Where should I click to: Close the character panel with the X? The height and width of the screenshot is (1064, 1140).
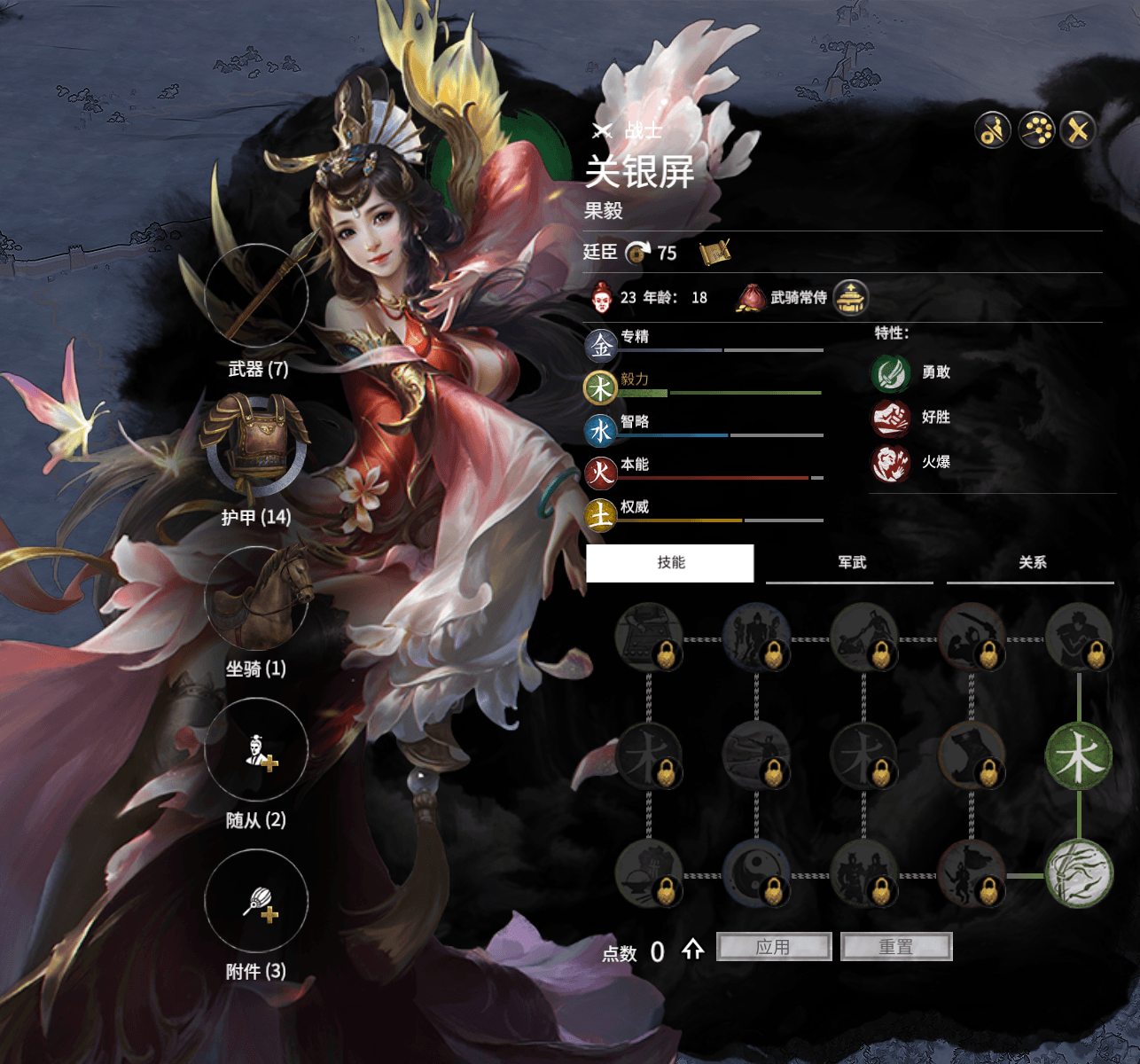pos(1078,131)
